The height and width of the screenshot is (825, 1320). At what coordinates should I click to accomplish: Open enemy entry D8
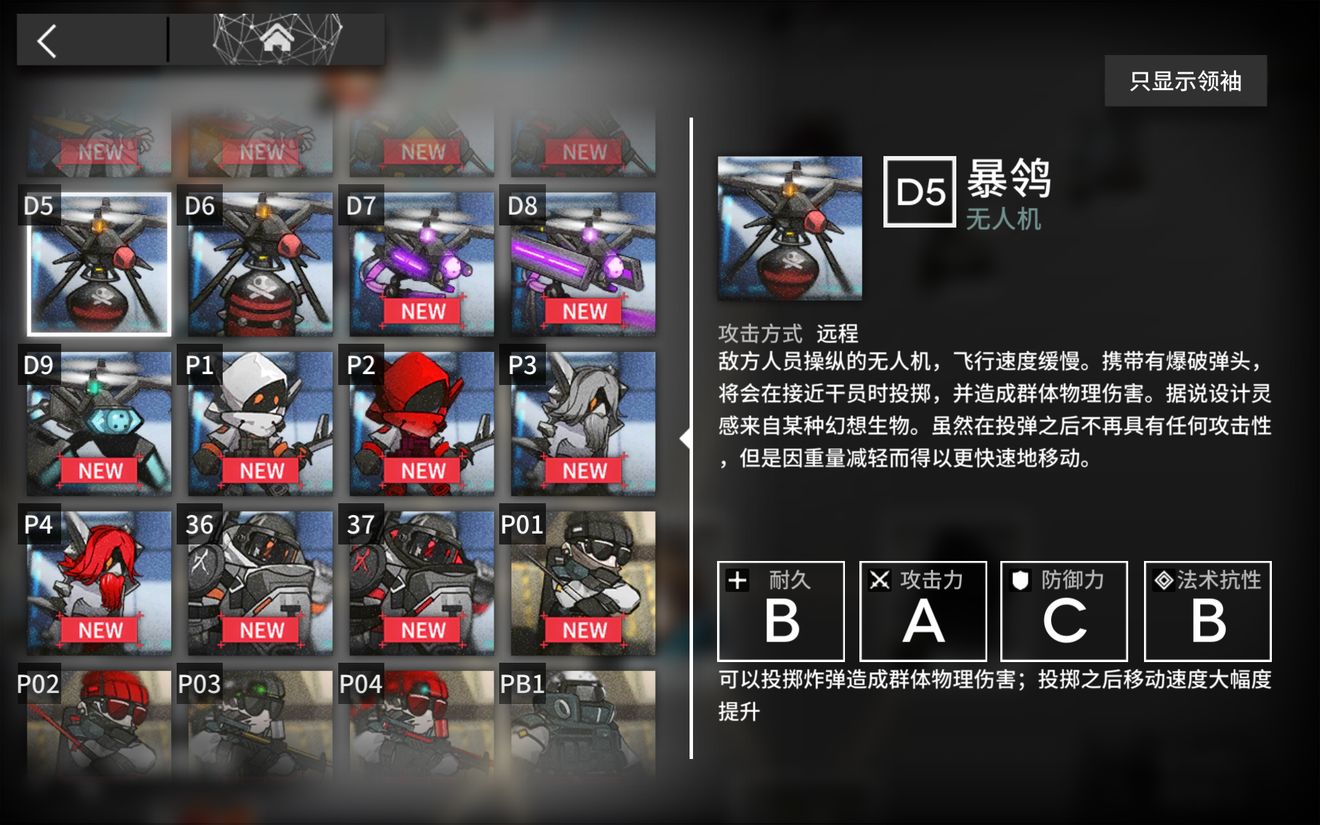point(583,265)
